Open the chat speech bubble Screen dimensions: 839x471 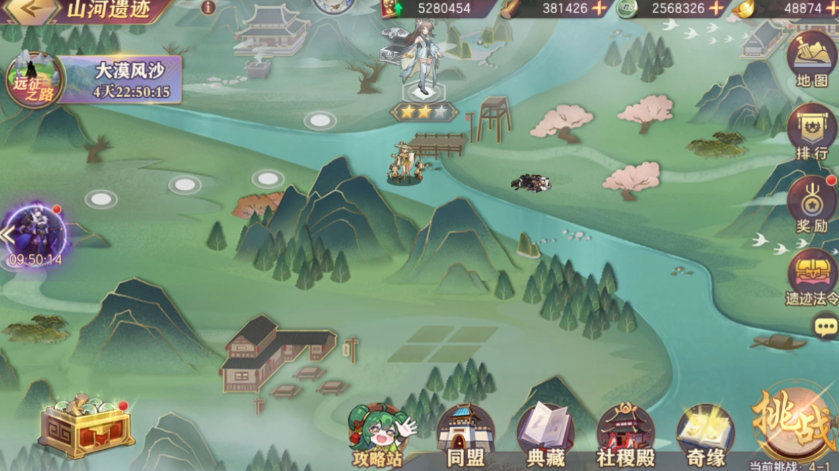(x=826, y=325)
